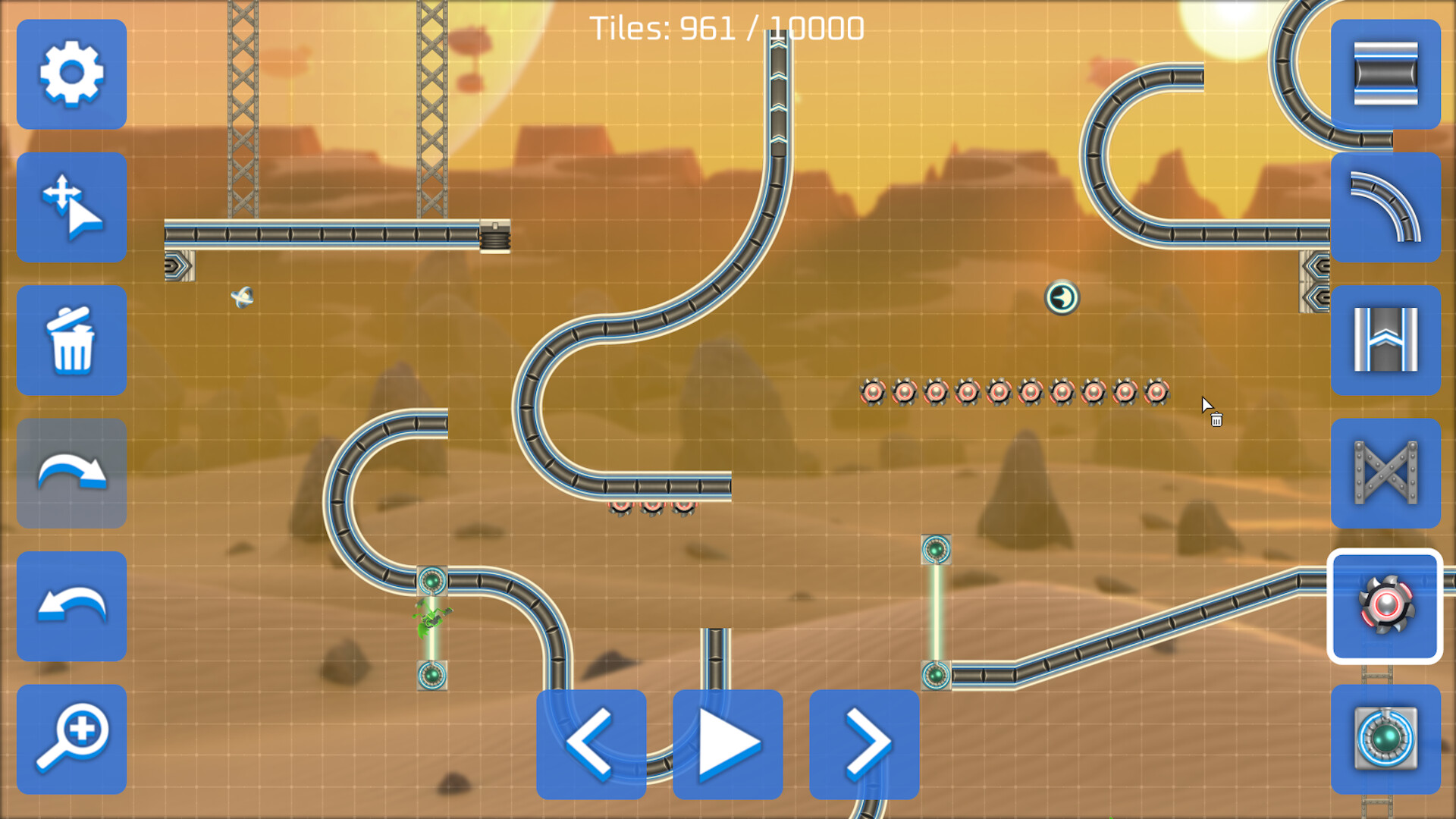The image size is (1456, 819).
Task: Click the piston on the upper platform
Action: coord(497,237)
